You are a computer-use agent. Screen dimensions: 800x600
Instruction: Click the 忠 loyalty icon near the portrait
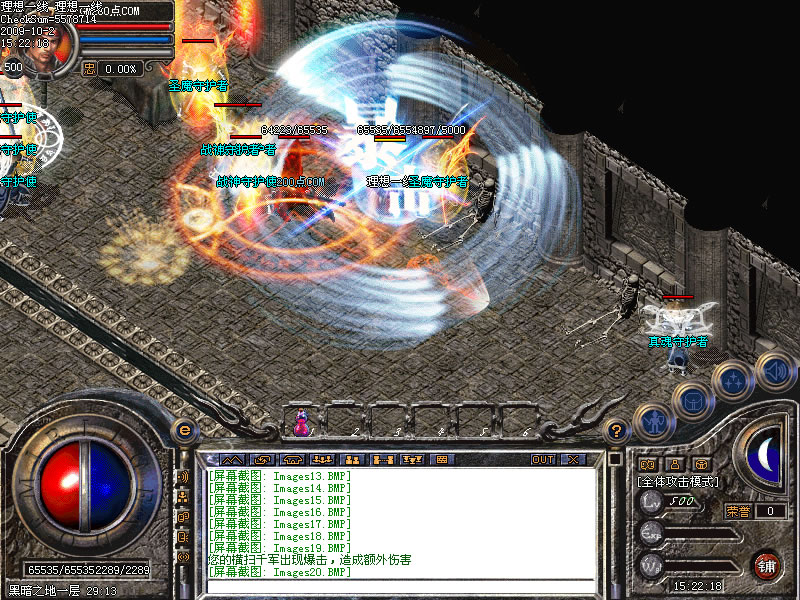pos(89,69)
